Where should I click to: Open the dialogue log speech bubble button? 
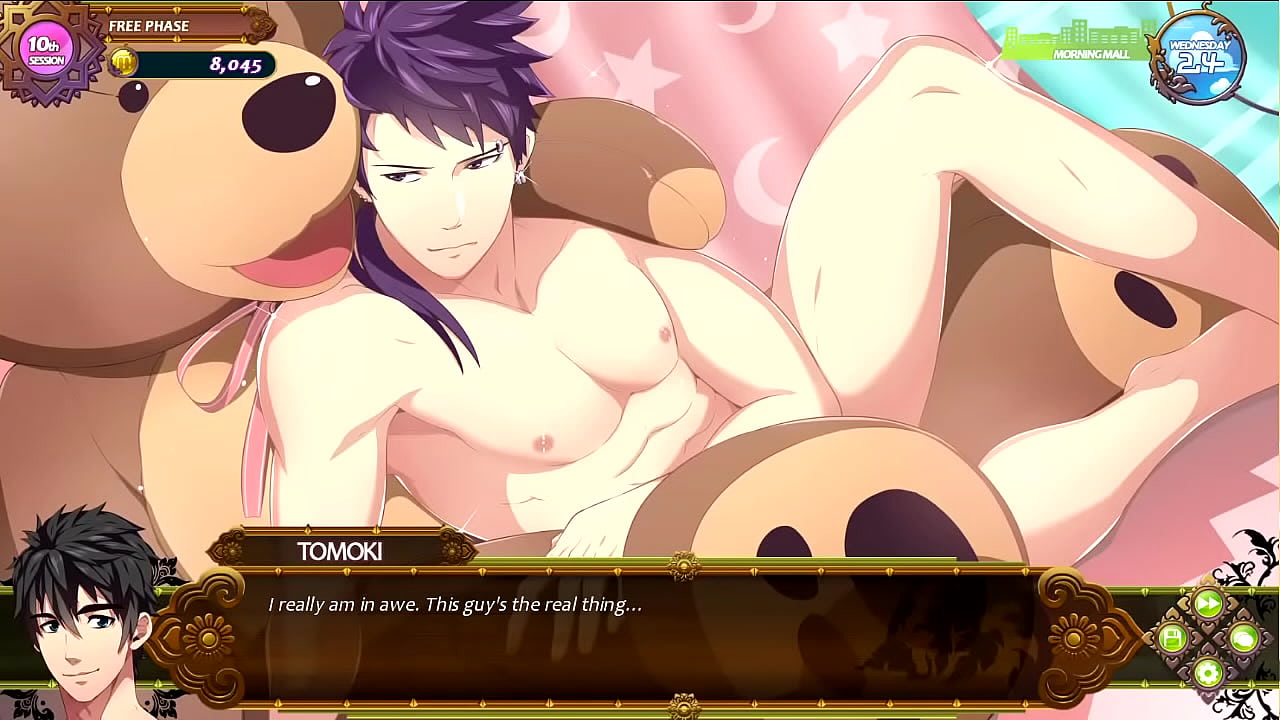pyautogui.click(x=1243, y=638)
